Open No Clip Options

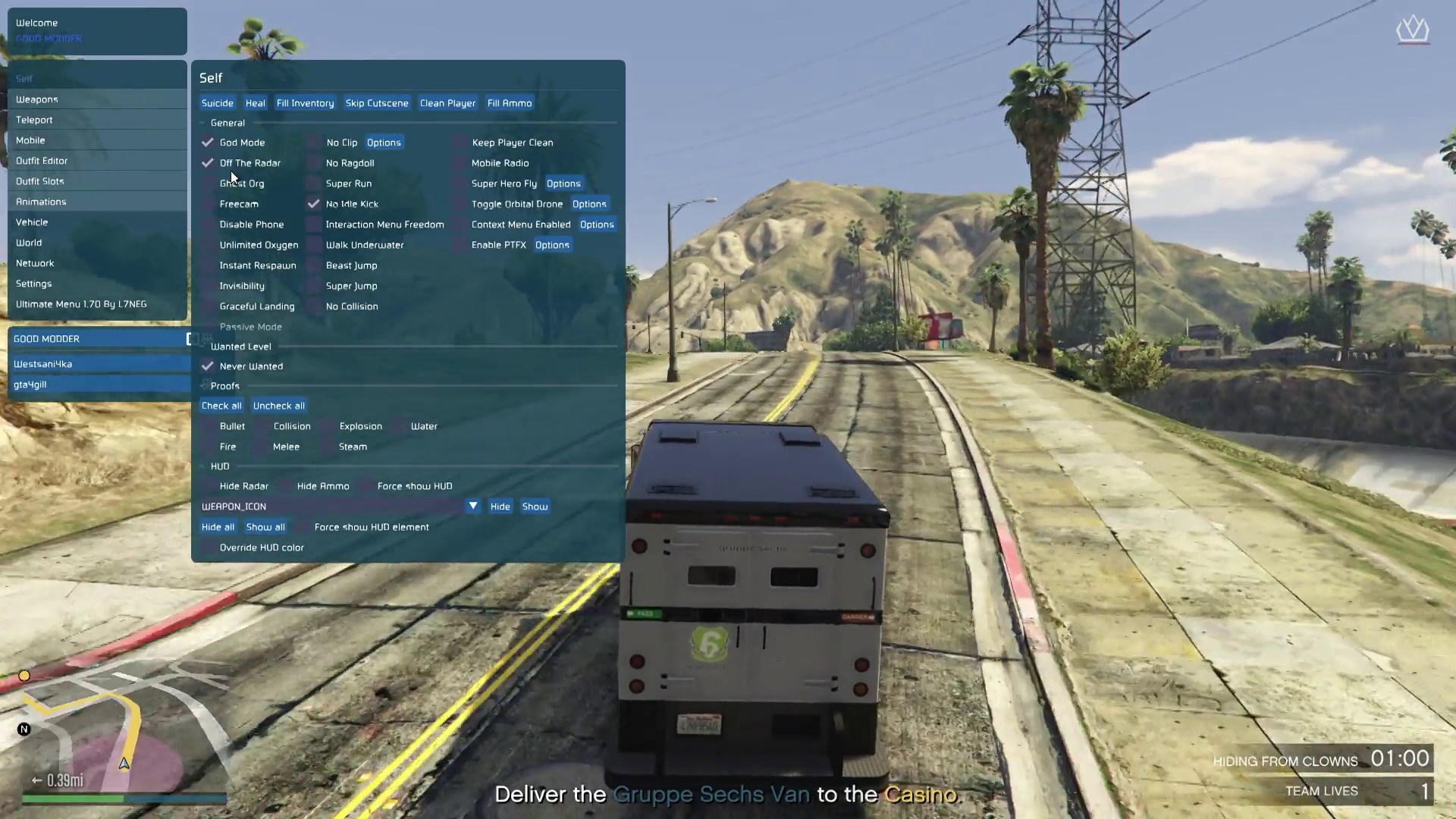pos(384,143)
